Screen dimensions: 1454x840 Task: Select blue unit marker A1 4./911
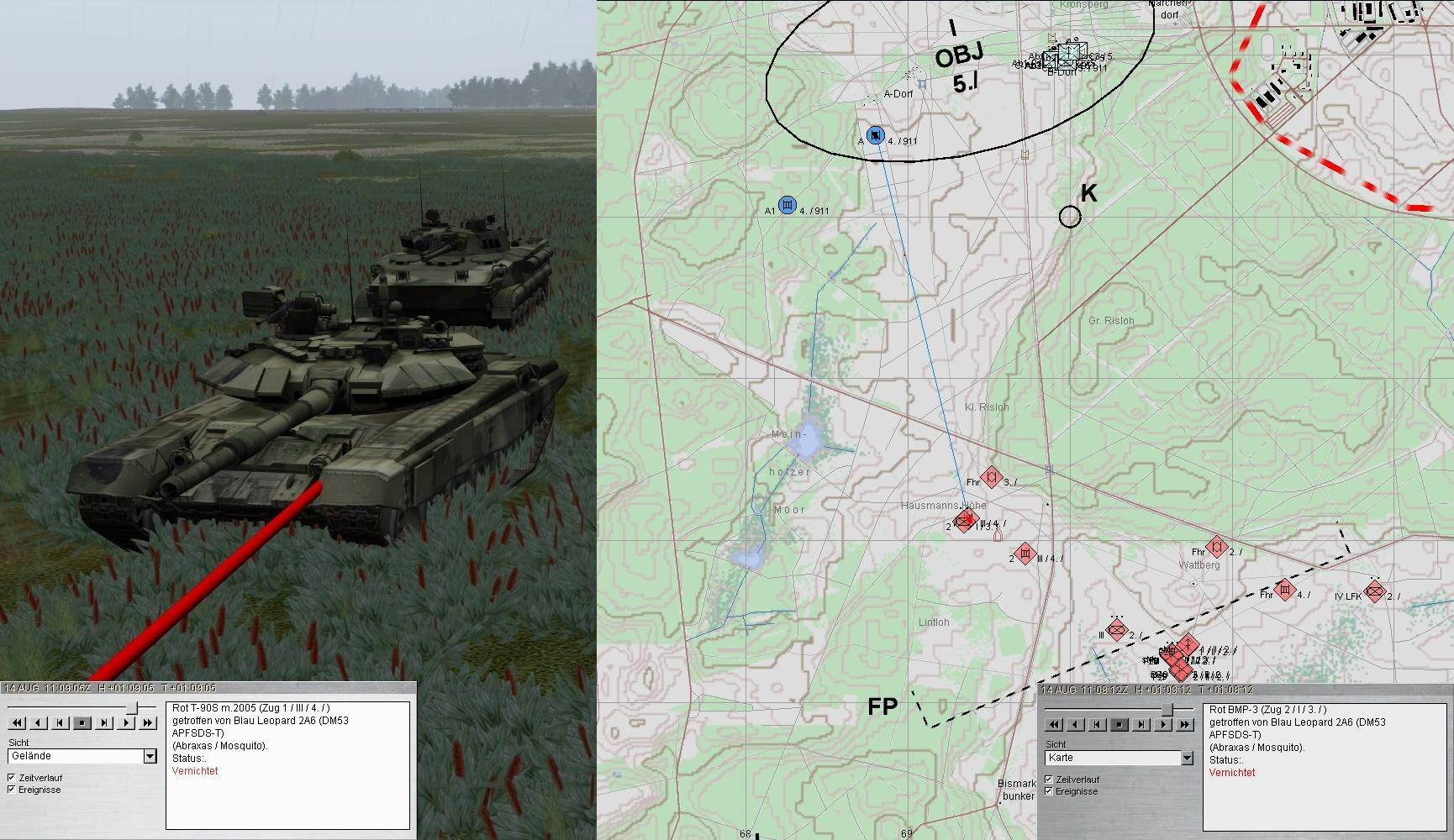point(788,205)
